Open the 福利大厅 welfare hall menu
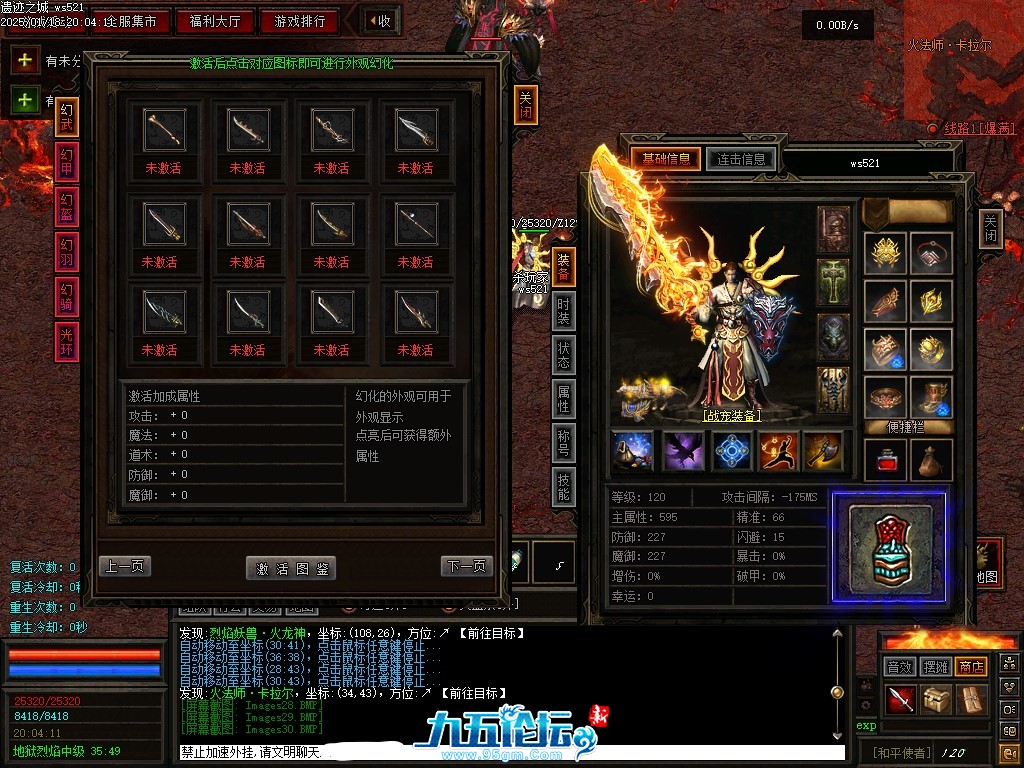This screenshot has width=1024, height=768. [215, 21]
